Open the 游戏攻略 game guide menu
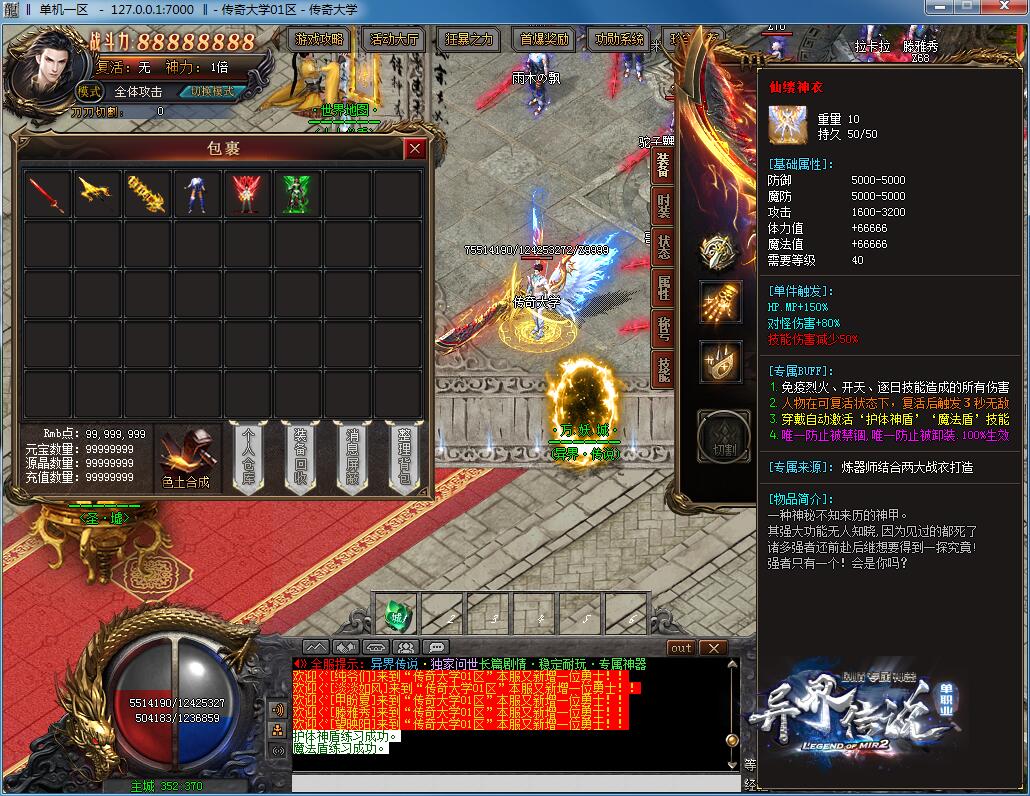Screen dimensions: 1030x796 click(x=320, y=40)
